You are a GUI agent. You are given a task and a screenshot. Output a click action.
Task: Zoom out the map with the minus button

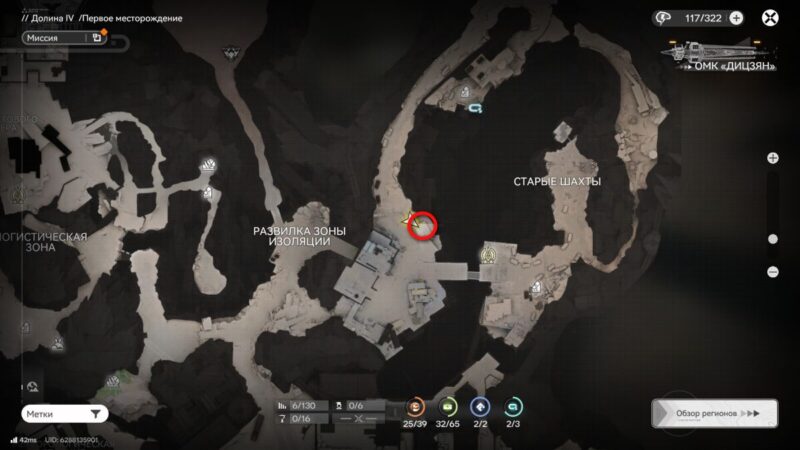tap(772, 271)
